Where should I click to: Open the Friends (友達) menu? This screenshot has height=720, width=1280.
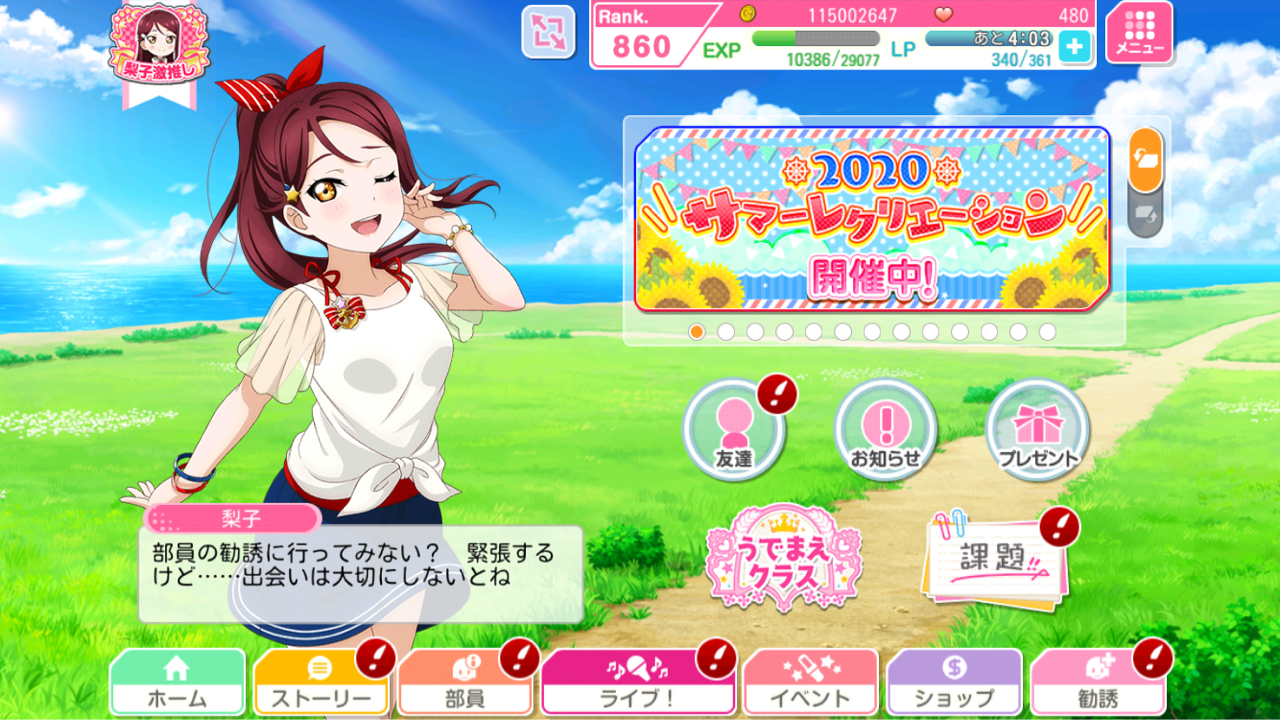pos(735,430)
